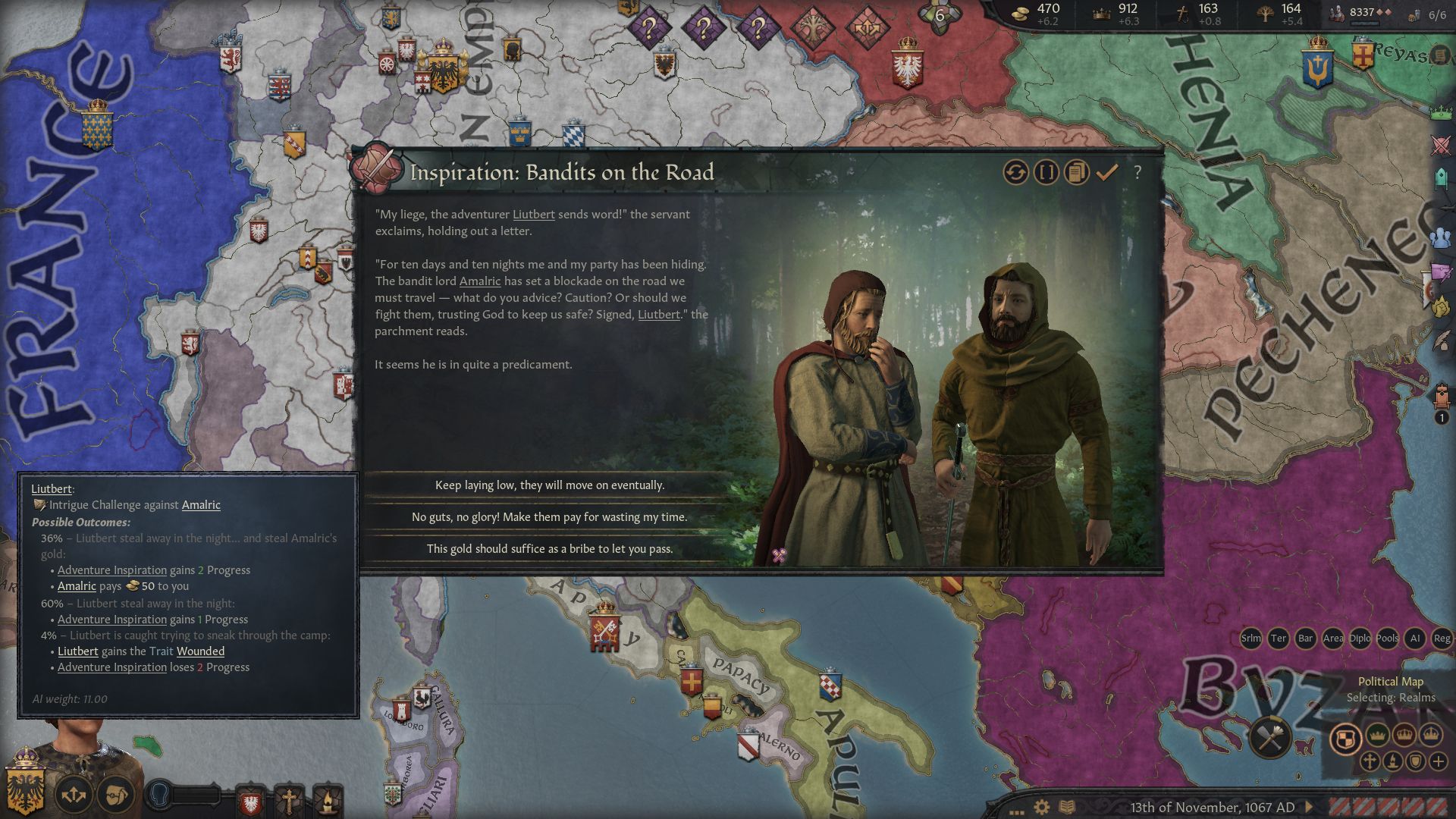Open the settings gear menu
1456x819 pixels.
tap(1042, 808)
